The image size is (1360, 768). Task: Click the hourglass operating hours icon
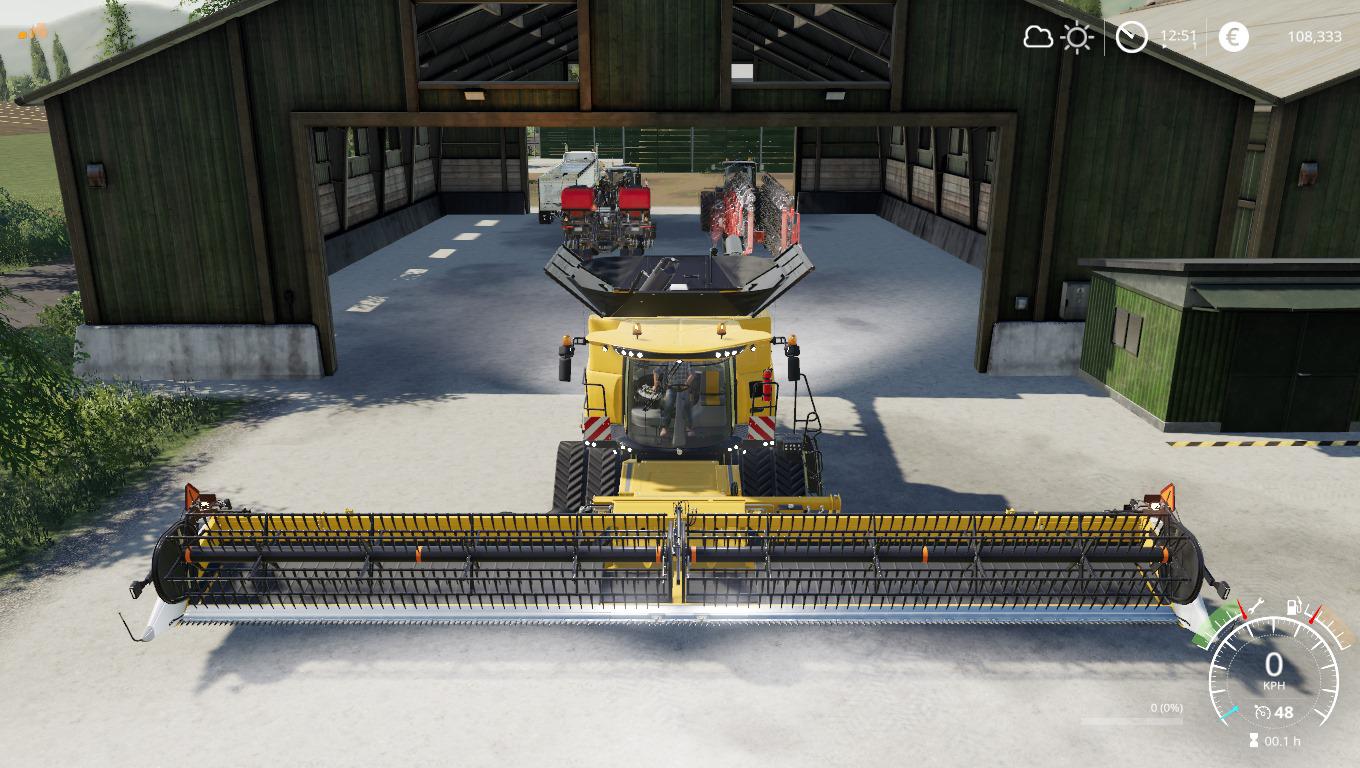pos(1255,741)
